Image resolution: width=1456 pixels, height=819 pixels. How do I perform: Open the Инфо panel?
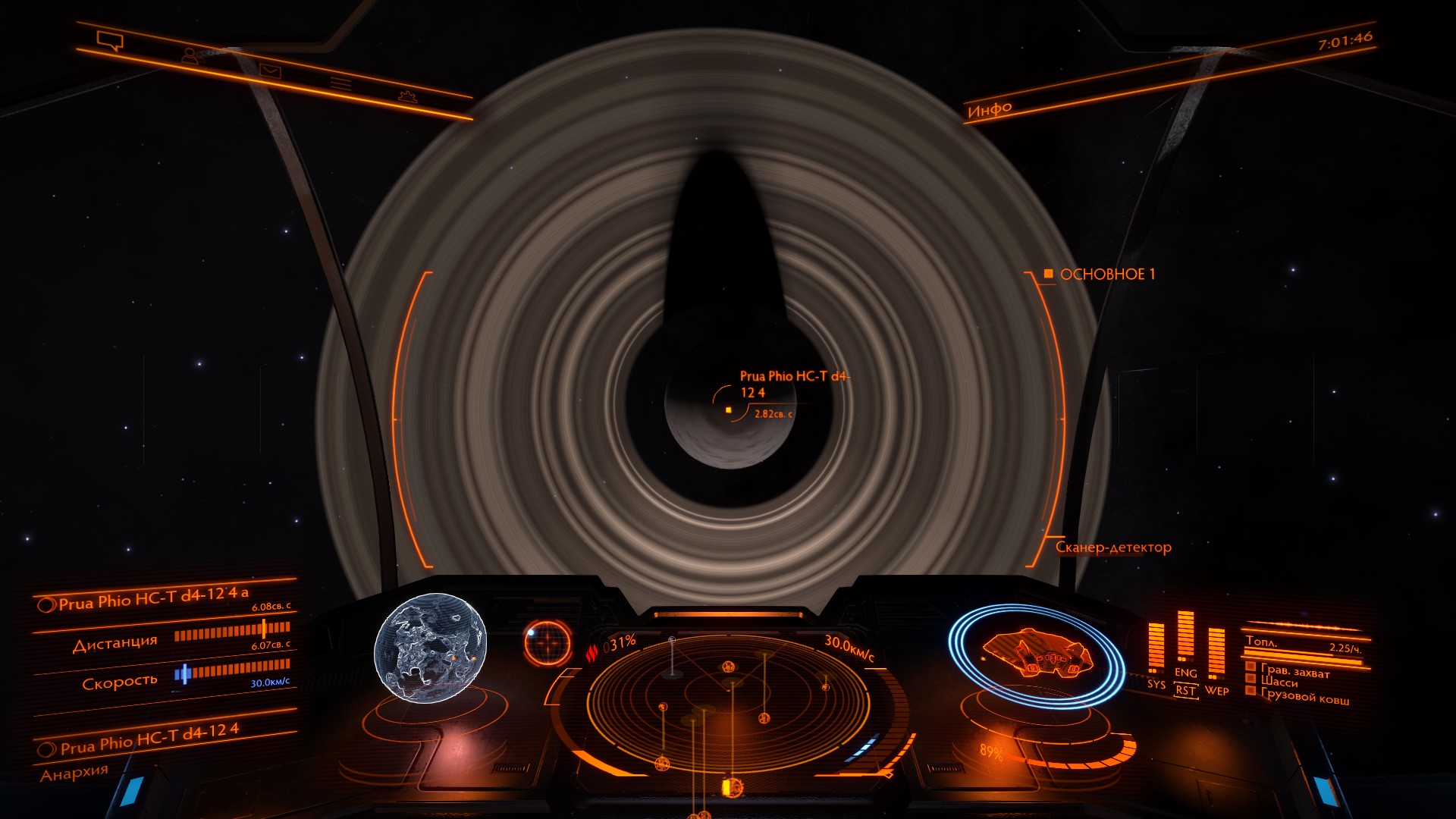(990, 110)
